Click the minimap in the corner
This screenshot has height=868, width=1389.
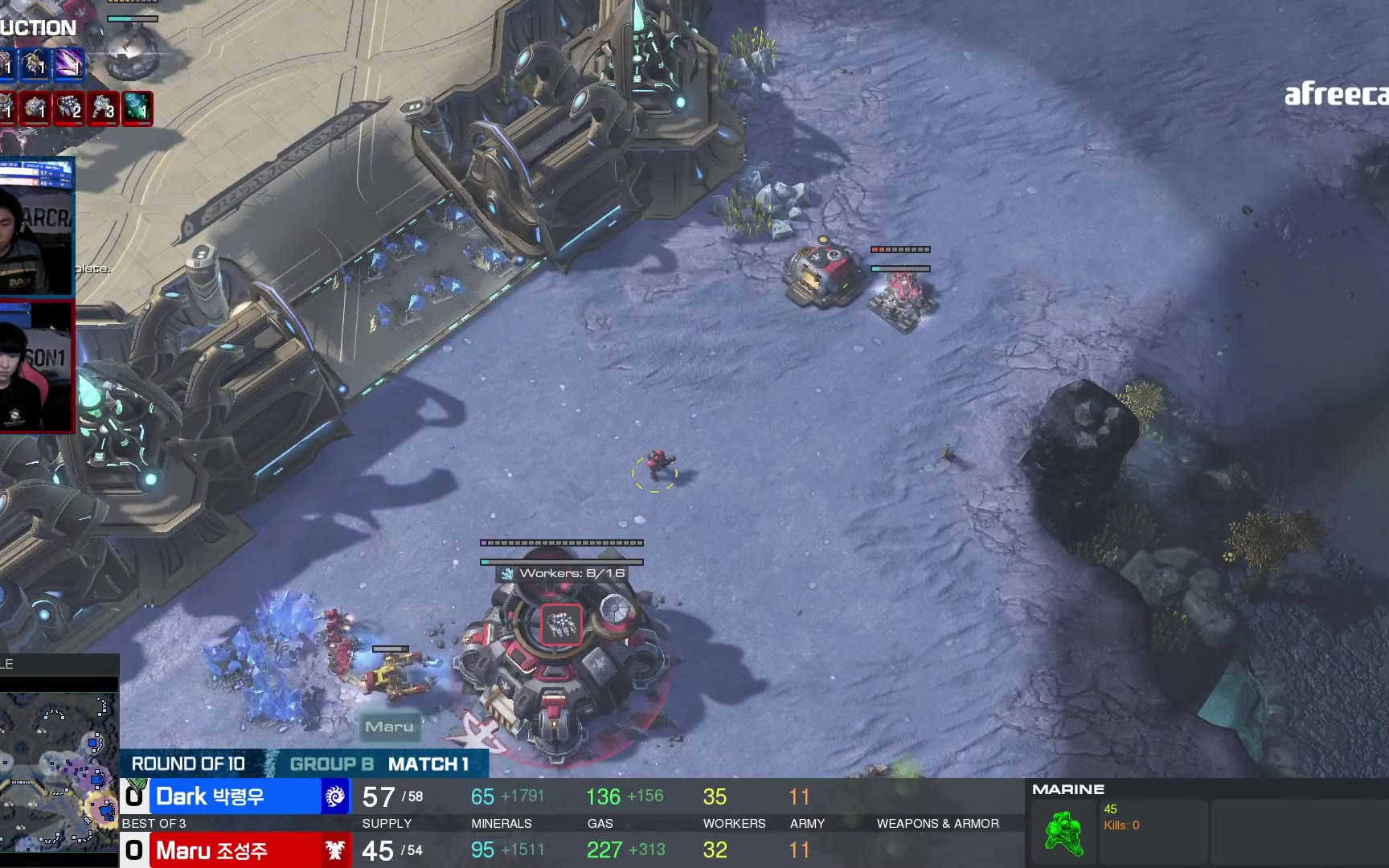[59, 770]
